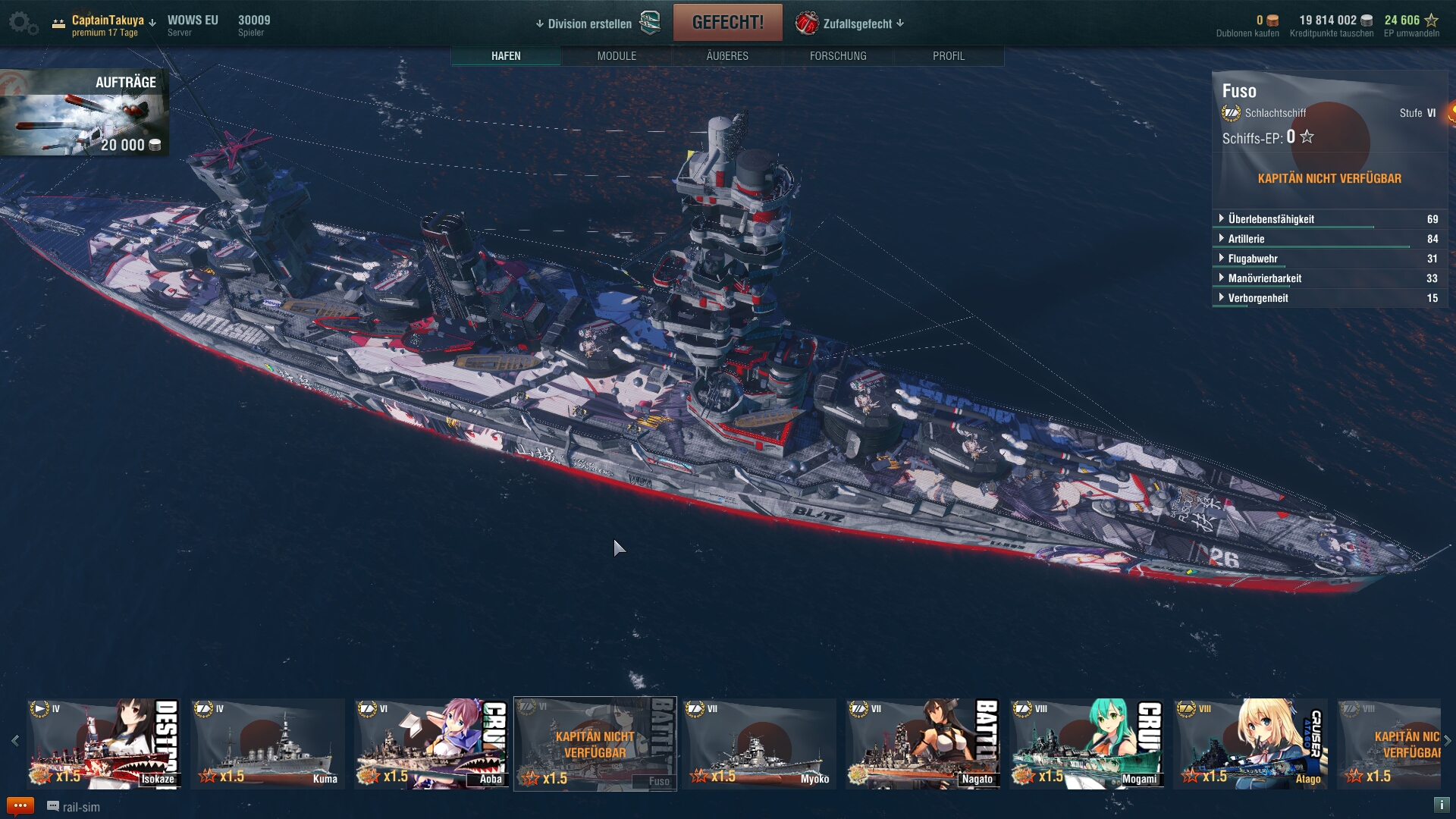
Task: Start battle with the GEFECHT! button
Action: coord(727,23)
